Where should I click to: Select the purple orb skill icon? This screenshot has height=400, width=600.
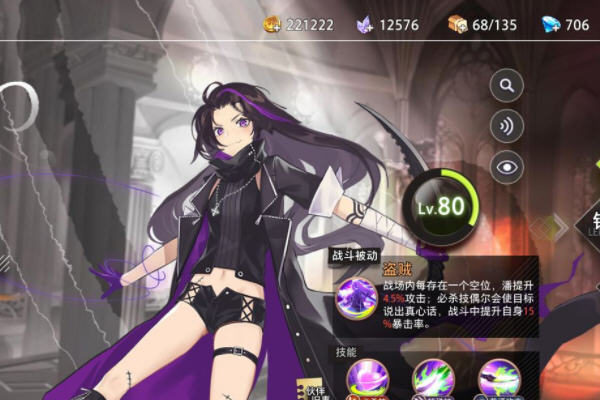[365, 379]
